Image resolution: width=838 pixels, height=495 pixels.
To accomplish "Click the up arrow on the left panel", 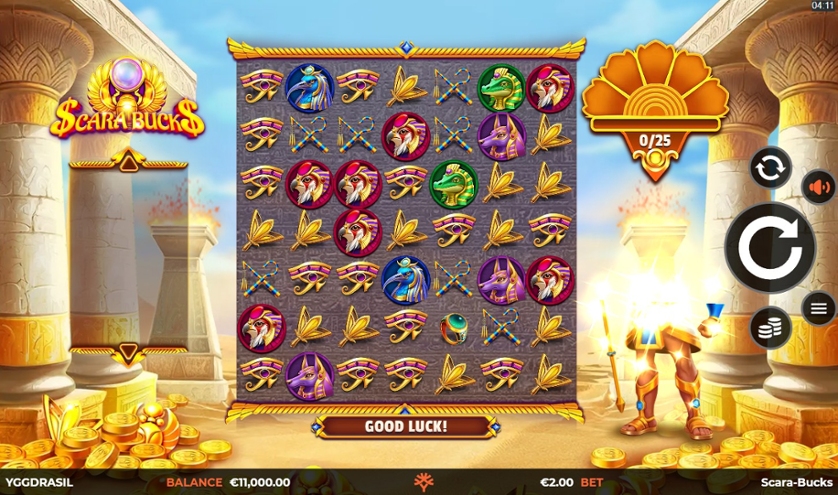I will point(126,160).
